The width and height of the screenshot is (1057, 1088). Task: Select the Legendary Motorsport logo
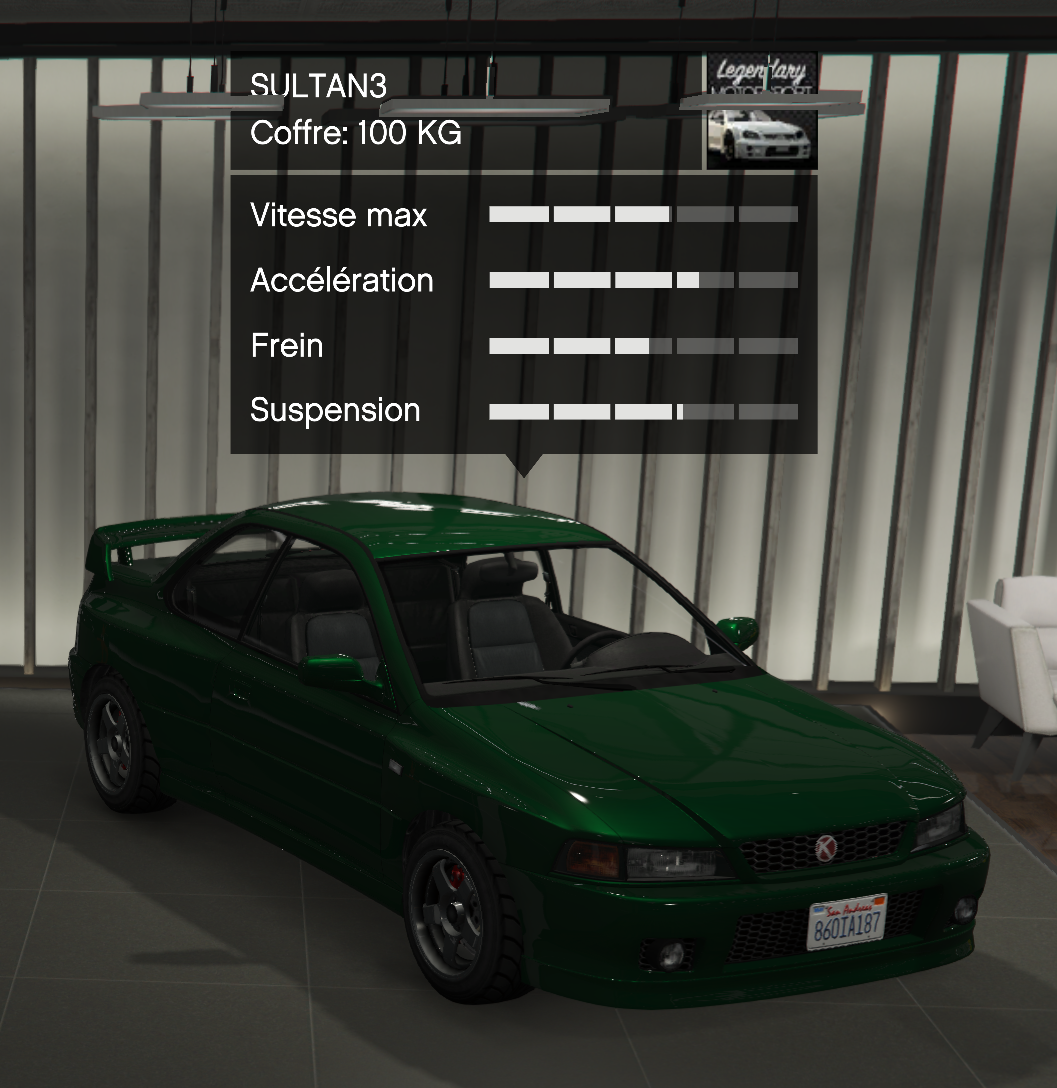[x=762, y=76]
